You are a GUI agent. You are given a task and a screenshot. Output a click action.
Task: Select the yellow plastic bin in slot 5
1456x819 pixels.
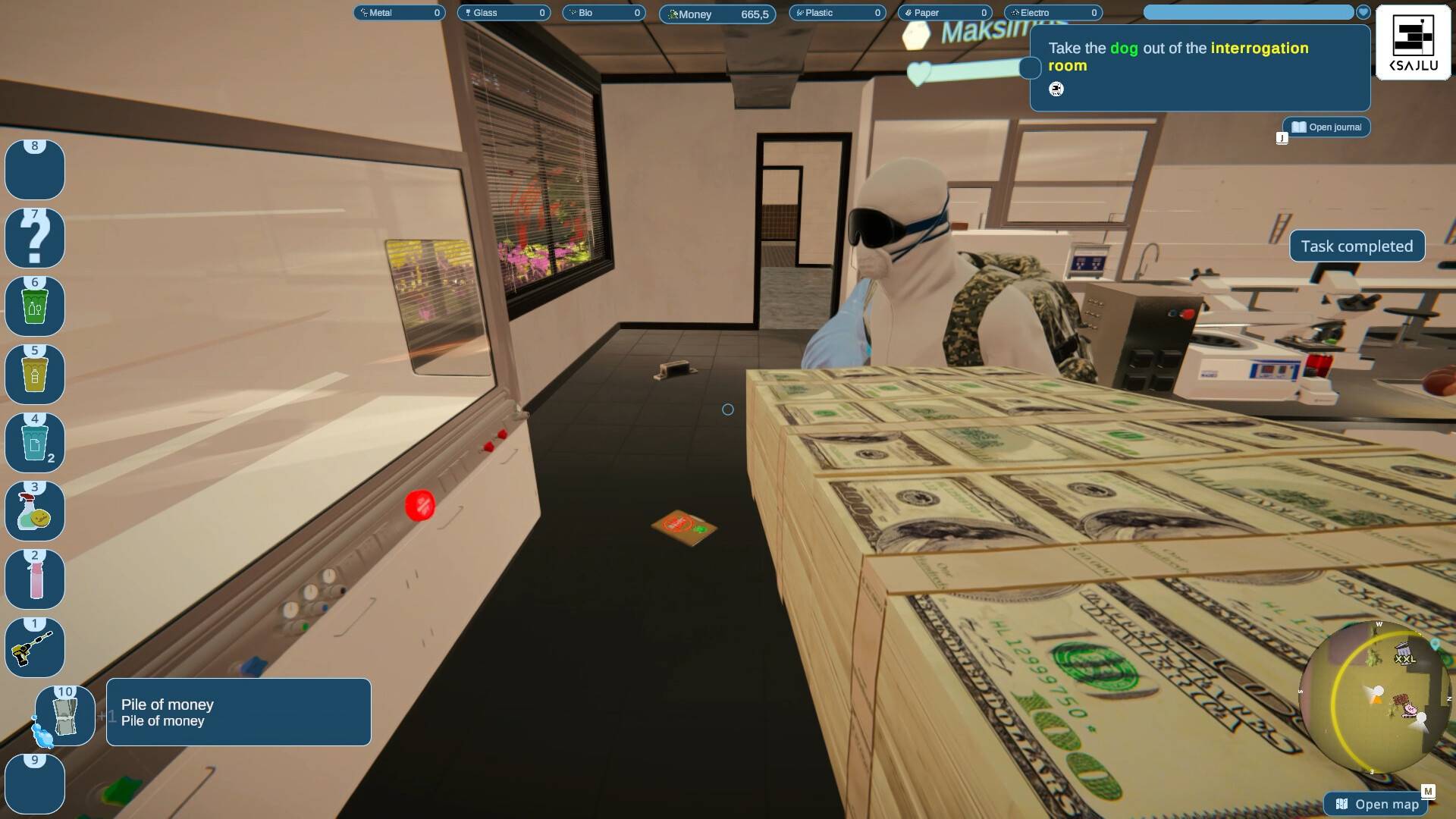coord(35,374)
